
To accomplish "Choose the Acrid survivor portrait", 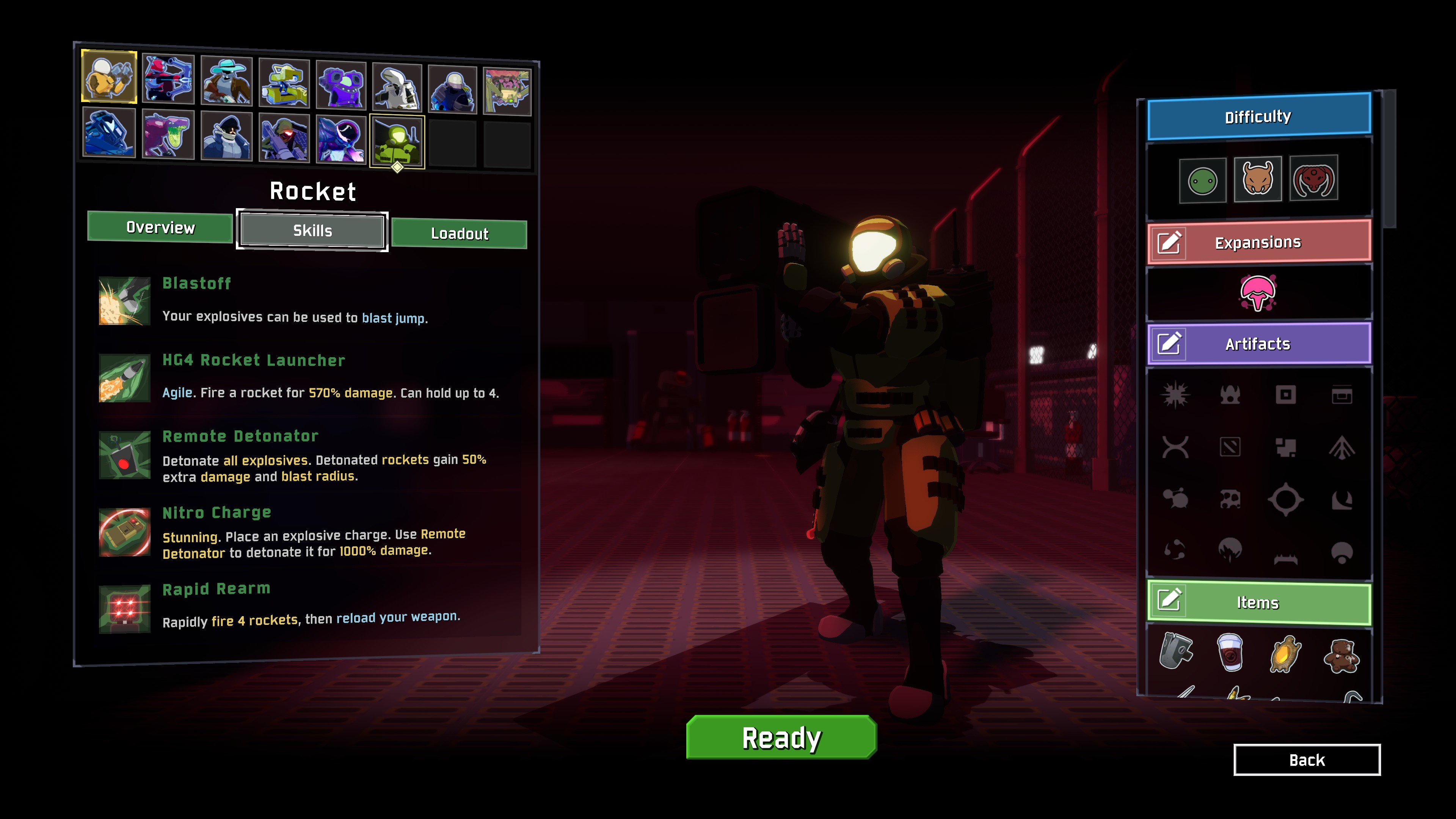I will click(168, 135).
